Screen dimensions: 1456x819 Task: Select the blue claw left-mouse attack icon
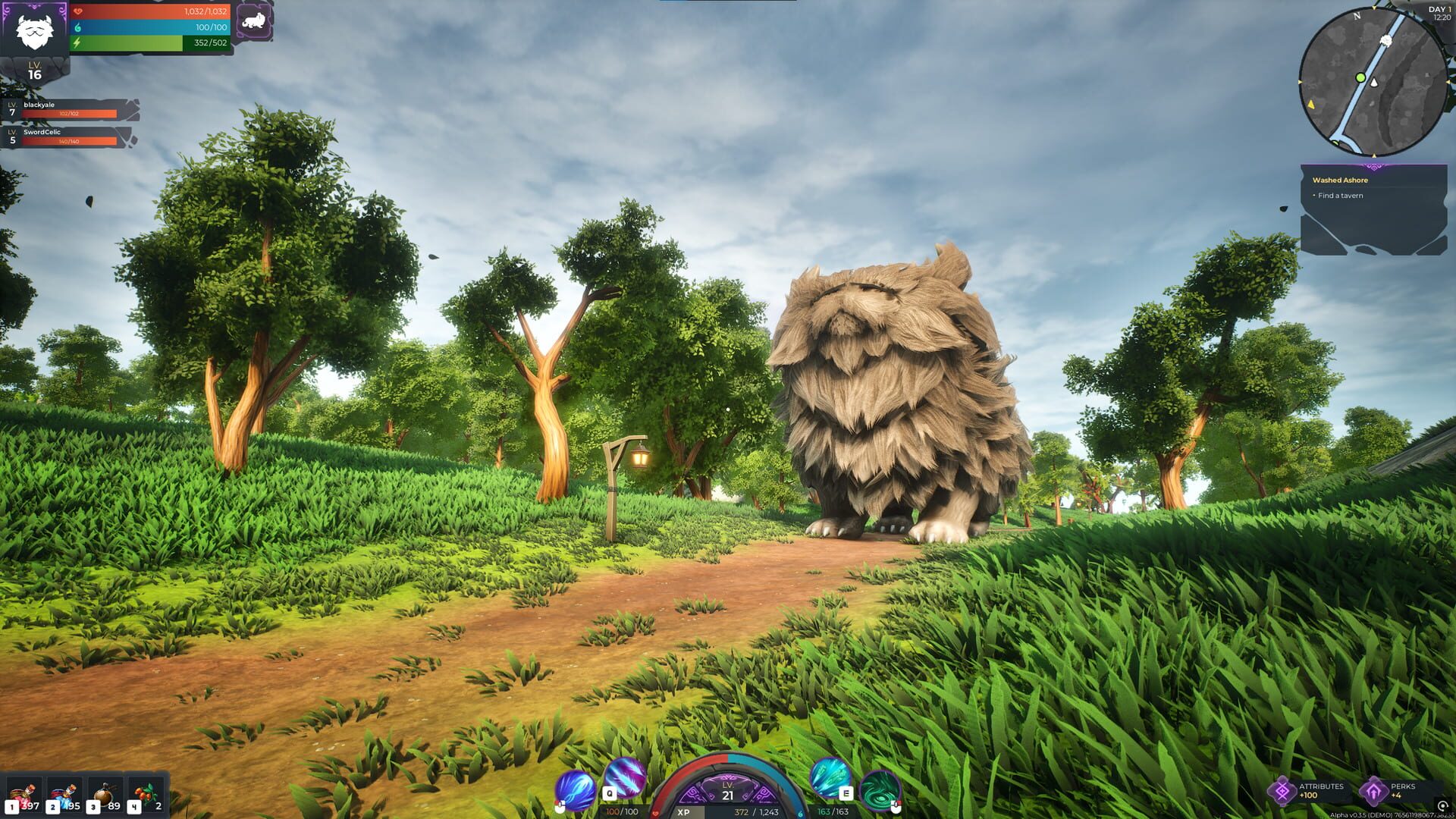[x=576, y=789]
